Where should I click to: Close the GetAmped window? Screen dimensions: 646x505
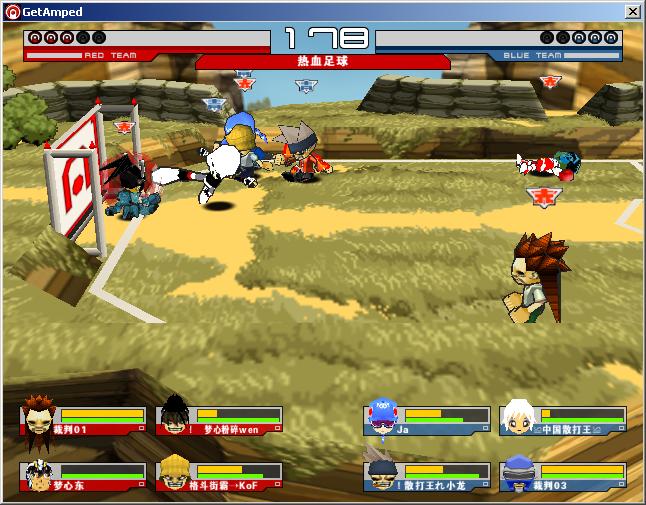pyautogui.click(x=632, y=12)
